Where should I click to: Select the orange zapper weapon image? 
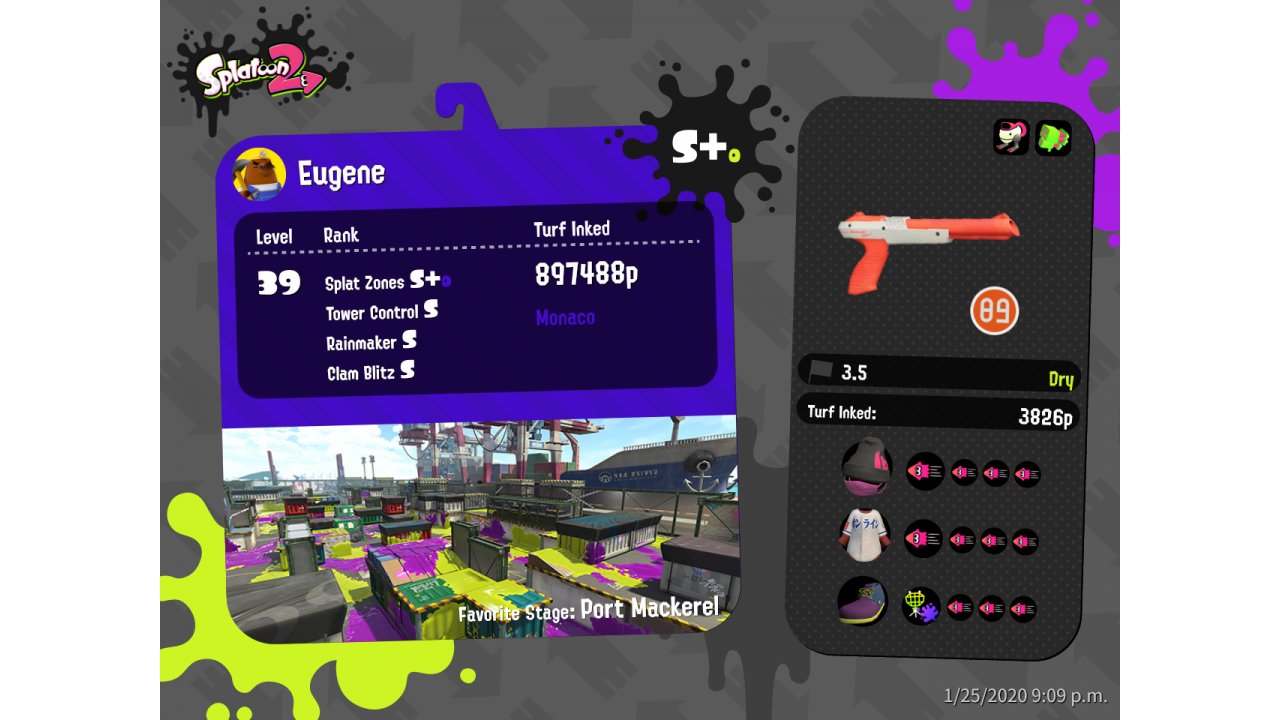pos(926,246)
